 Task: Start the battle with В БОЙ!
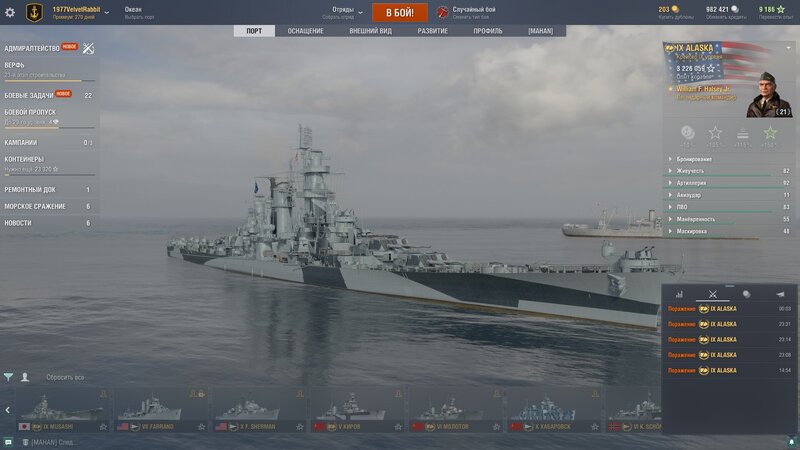(x=400, y=12)
